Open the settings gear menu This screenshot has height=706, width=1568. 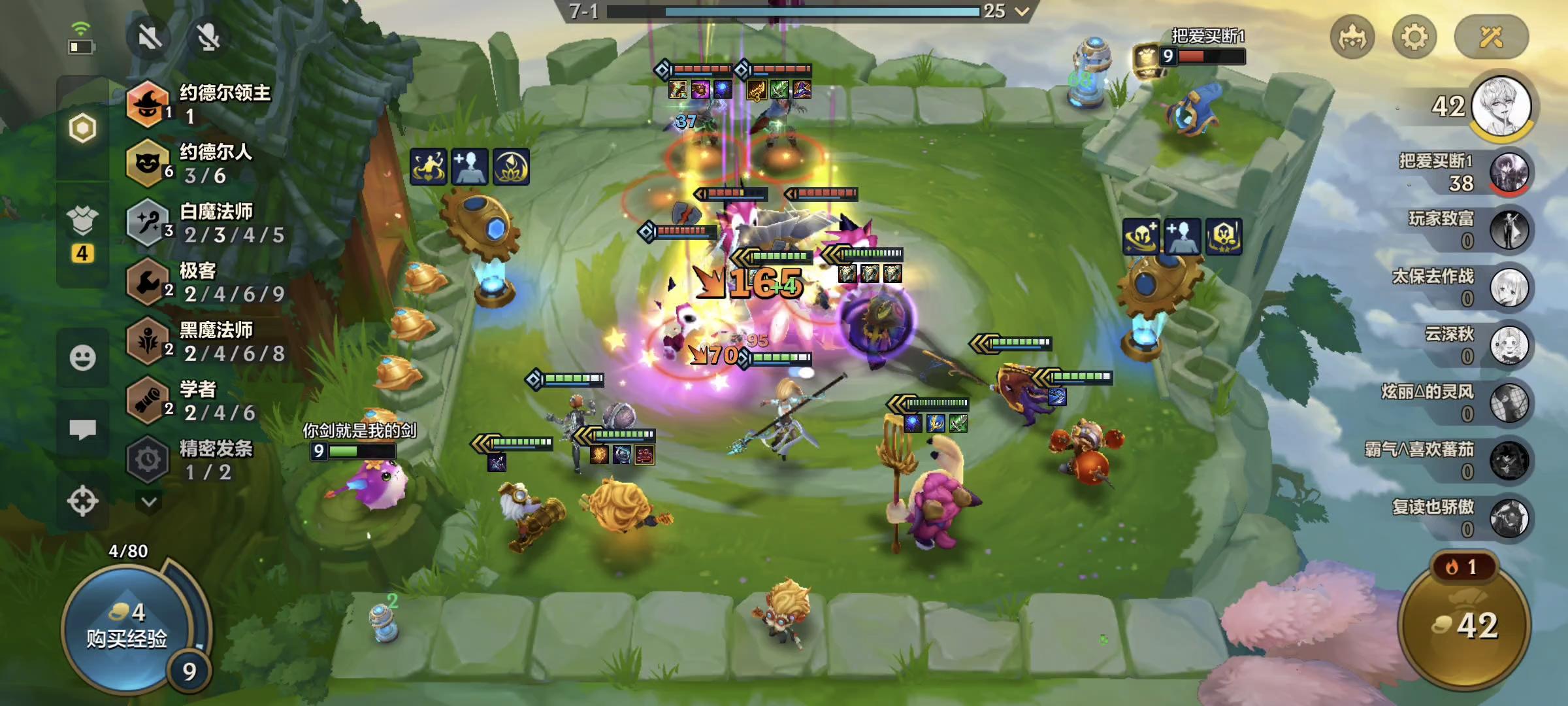pyautogui.click(x=1414, y=37)
